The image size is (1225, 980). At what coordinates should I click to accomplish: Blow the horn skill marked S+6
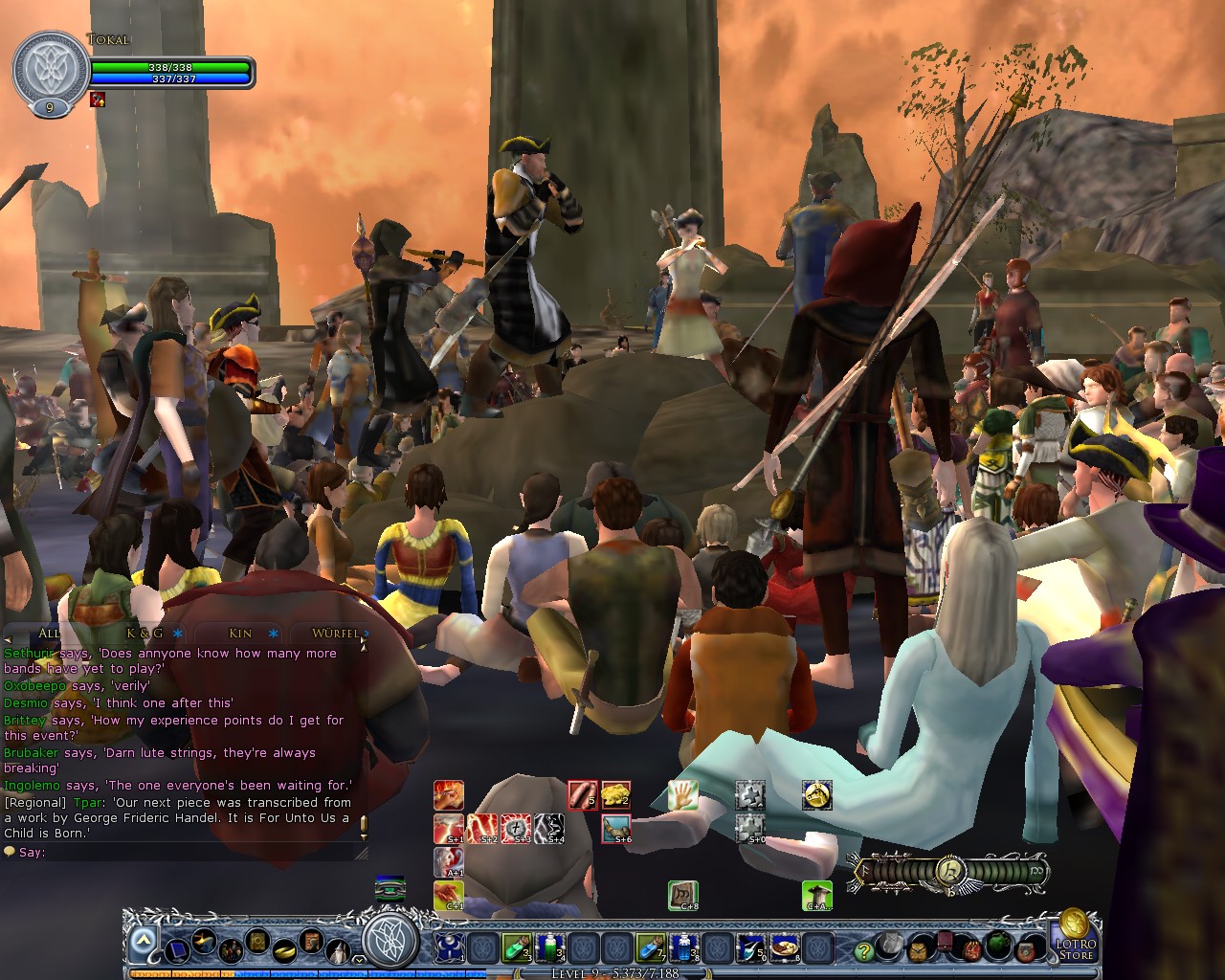tap(615, 829)
